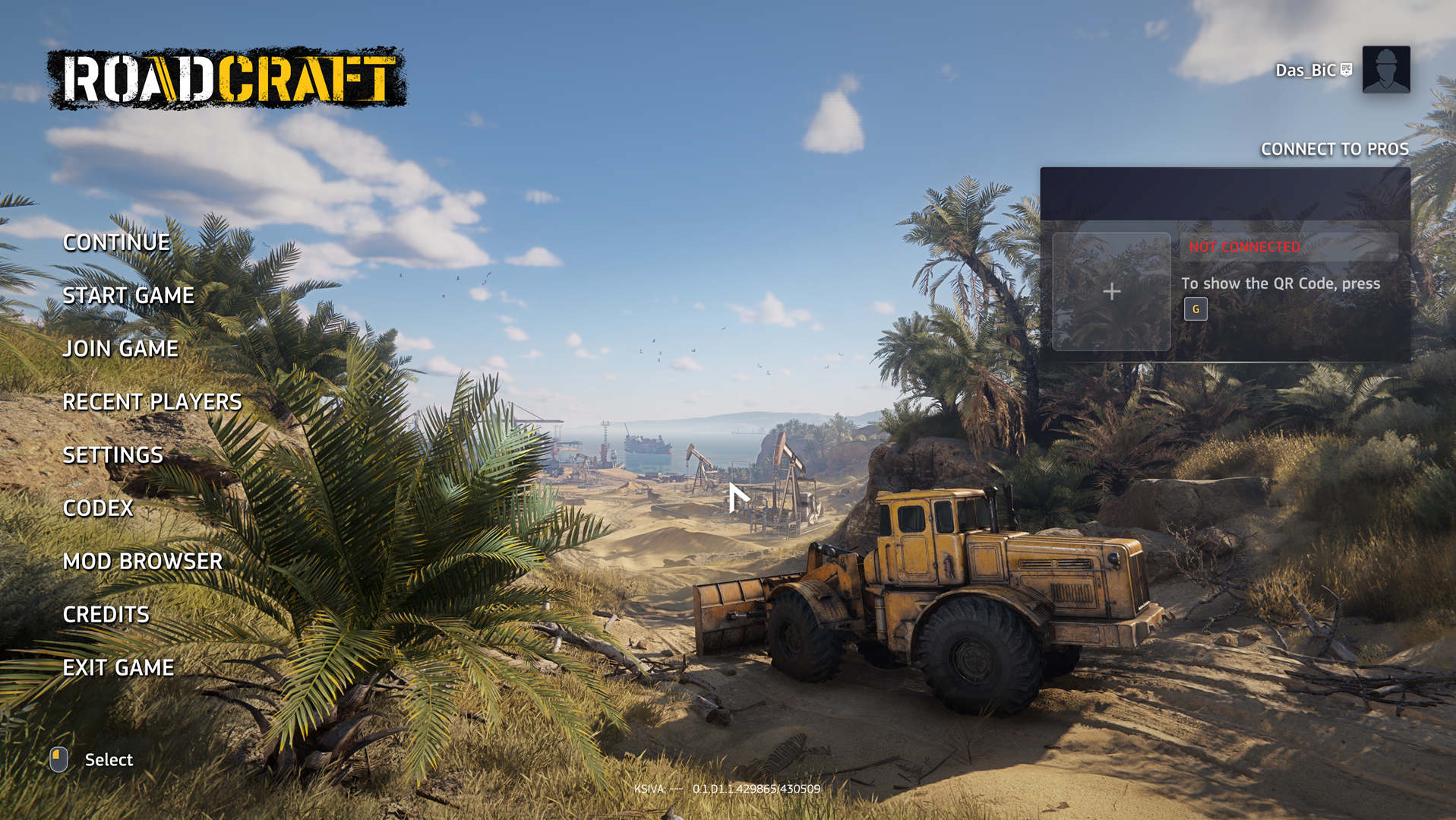Viewport: 1456px width, 820px height.
Task: Click the yellow G key hint icon
Action: coord(1195,309)
